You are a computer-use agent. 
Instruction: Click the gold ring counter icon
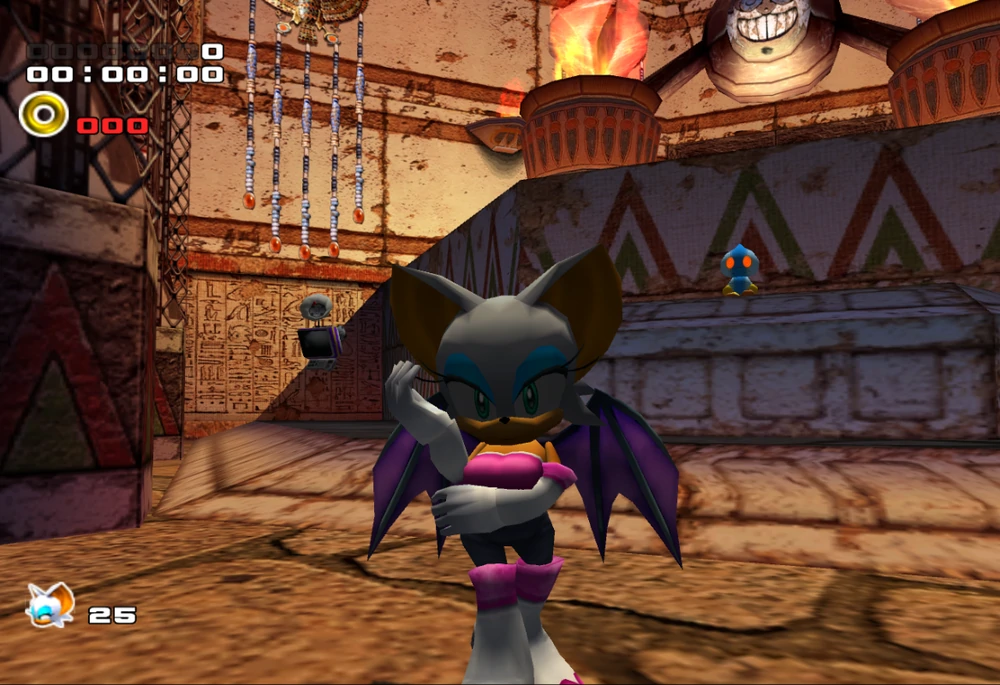point(43,115)
